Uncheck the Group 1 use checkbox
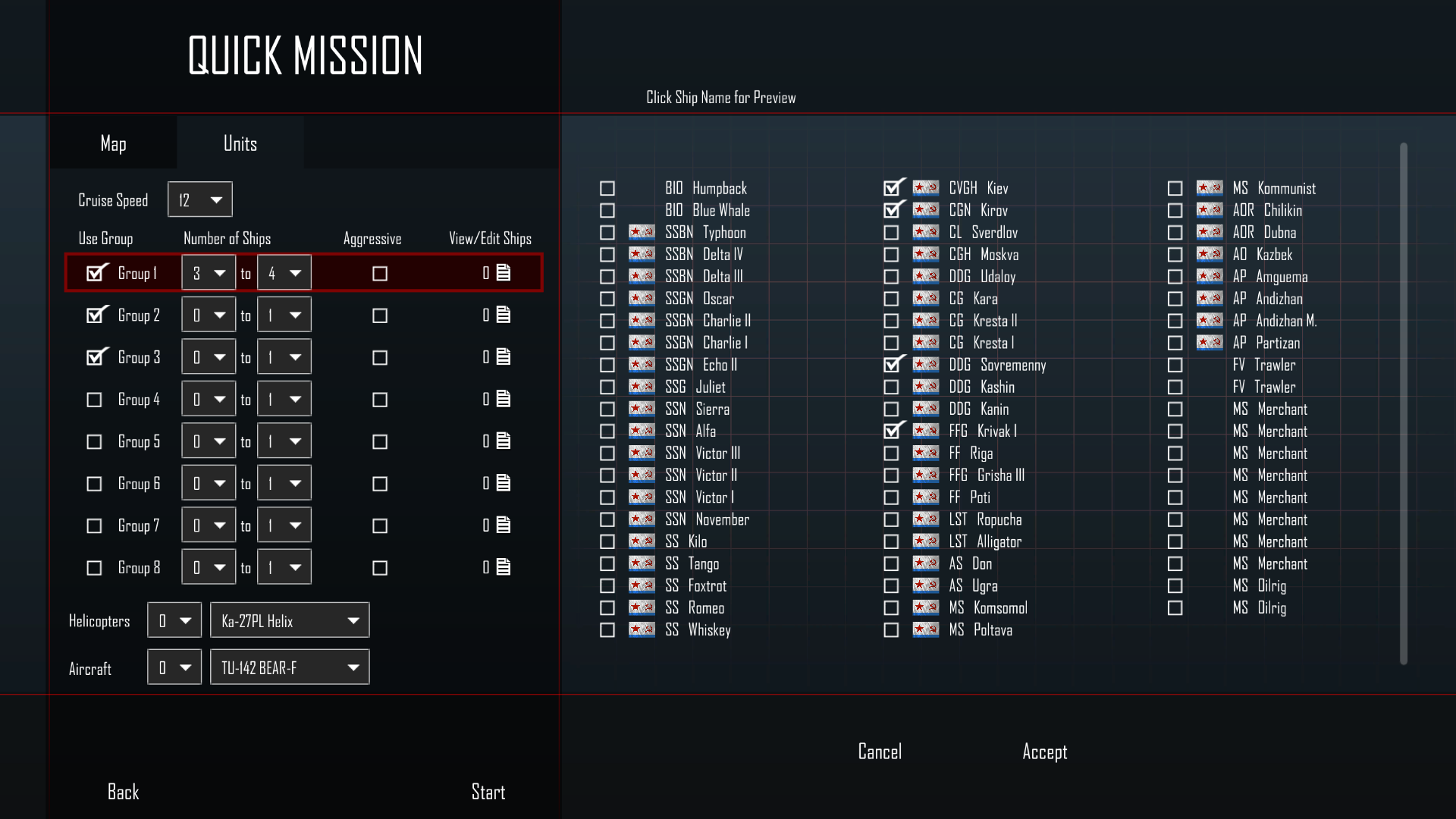Screen dimensions: 1456x819 (x=95, y=273)
